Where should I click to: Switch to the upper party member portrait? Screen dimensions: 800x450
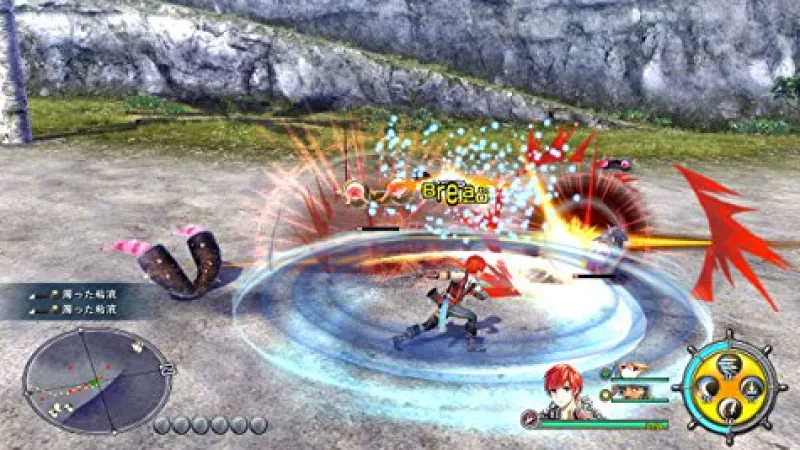[628, 371]
